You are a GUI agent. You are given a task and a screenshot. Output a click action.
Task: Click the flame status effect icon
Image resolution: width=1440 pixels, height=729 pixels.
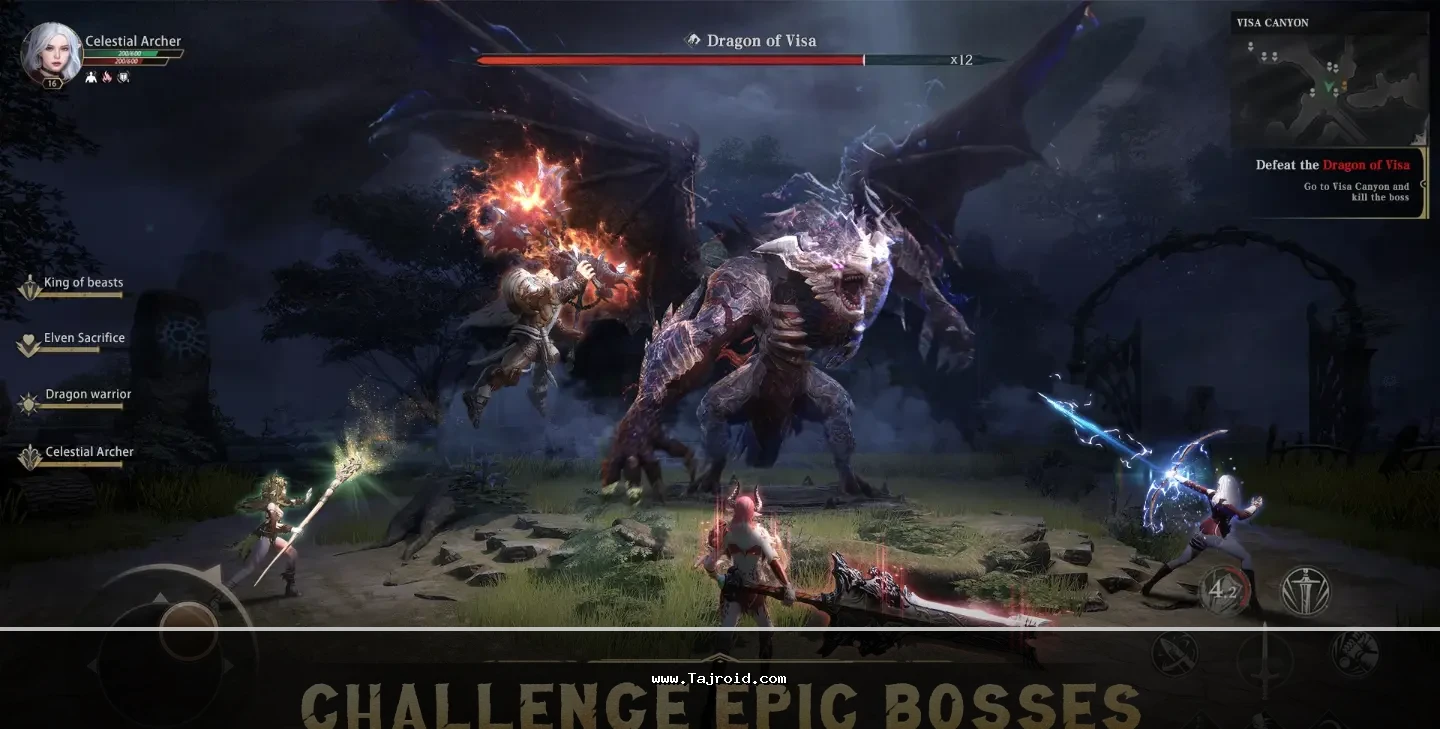pyautogui.click(x=107, y=77)
